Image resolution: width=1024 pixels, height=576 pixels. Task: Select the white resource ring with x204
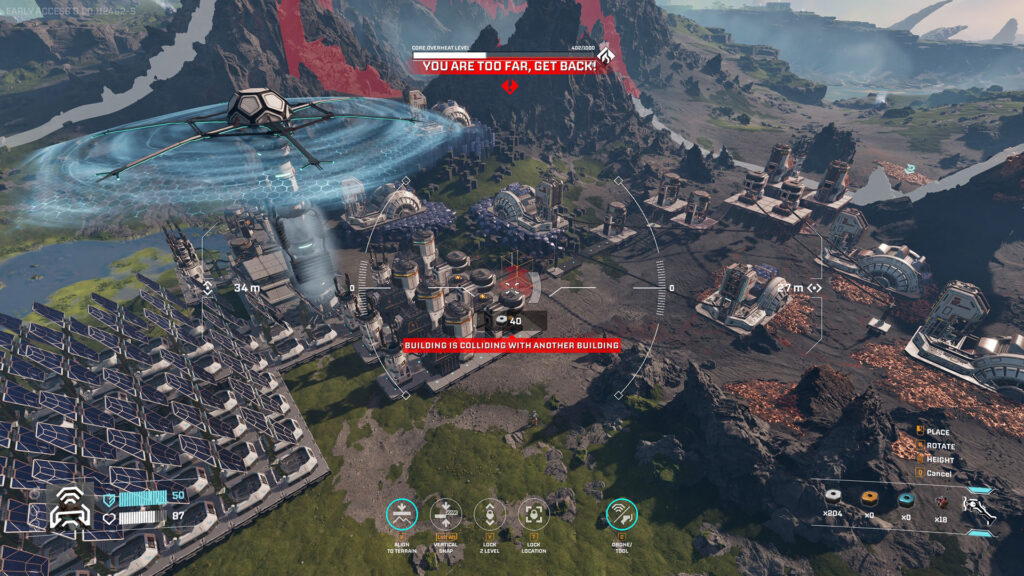click(x=832, y=498)
